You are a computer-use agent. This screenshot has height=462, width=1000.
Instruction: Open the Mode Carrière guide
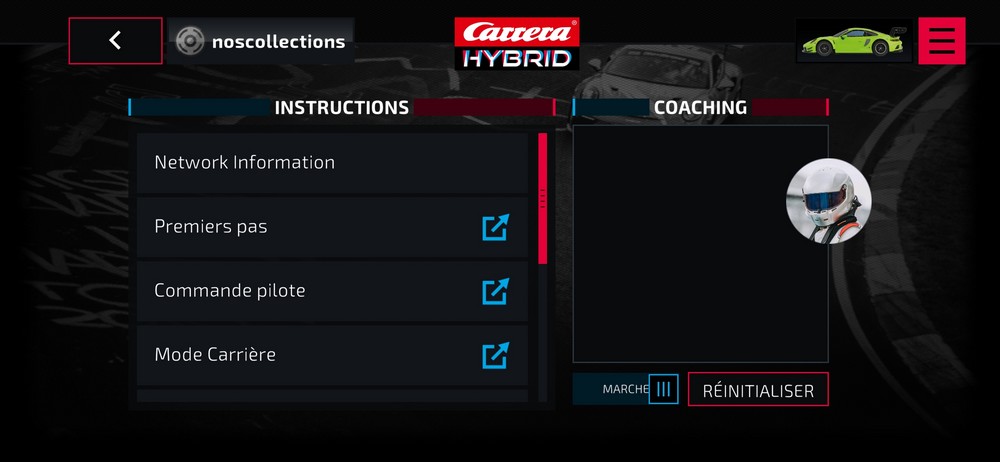tap(332, 355)
